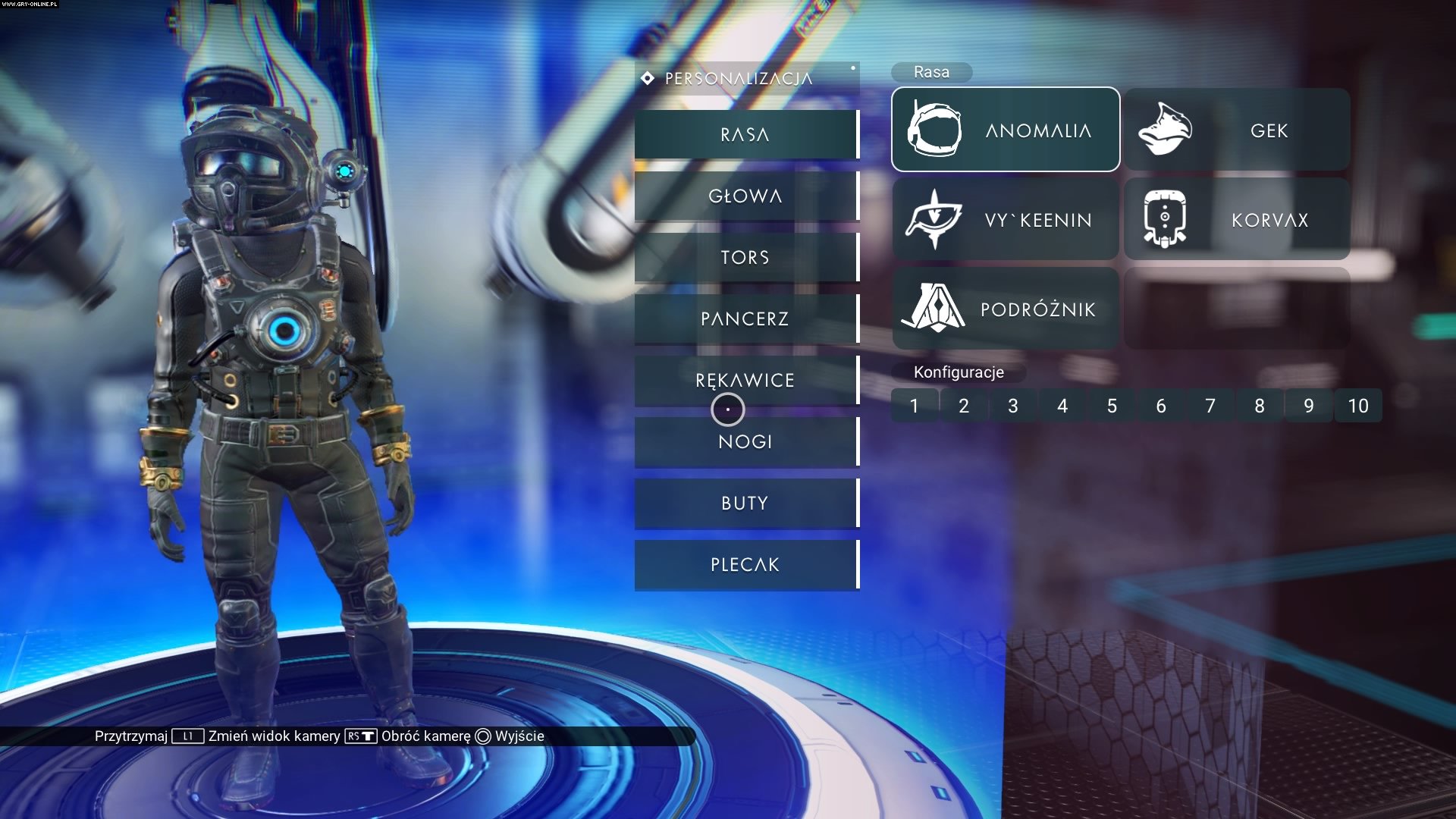Load configuration preset 3
Screen dimensions: 1456x819
(1013, 406)
